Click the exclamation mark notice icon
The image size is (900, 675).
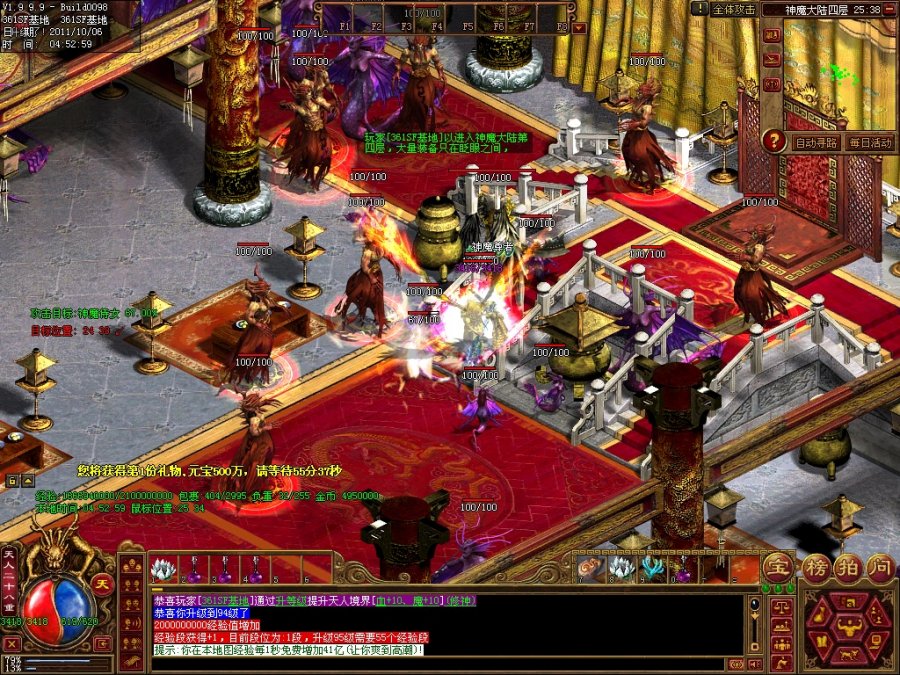698,9
